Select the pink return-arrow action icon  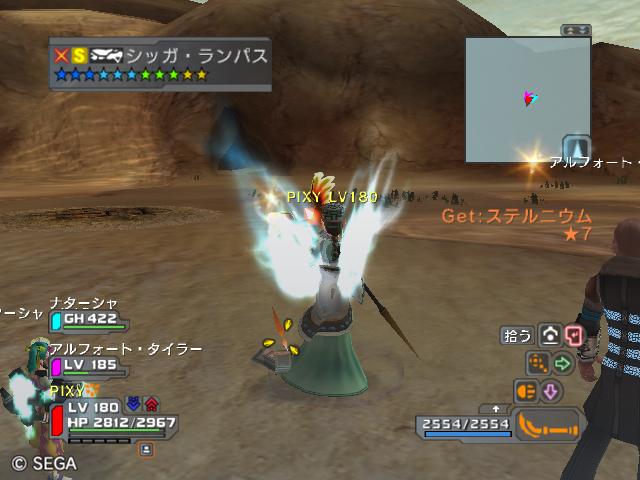point(573,336)
